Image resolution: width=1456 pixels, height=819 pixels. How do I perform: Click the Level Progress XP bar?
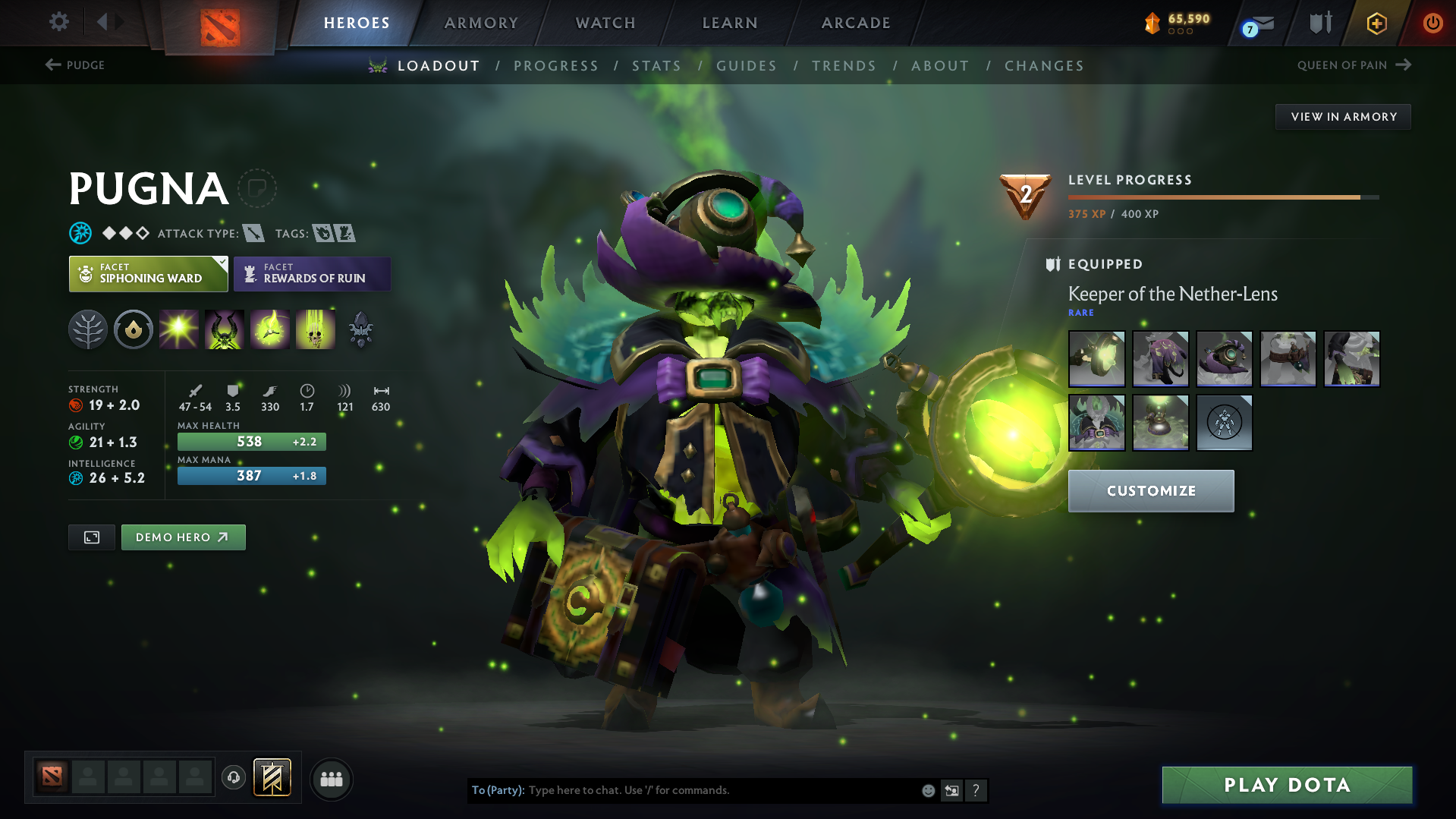click(1222, 197)
